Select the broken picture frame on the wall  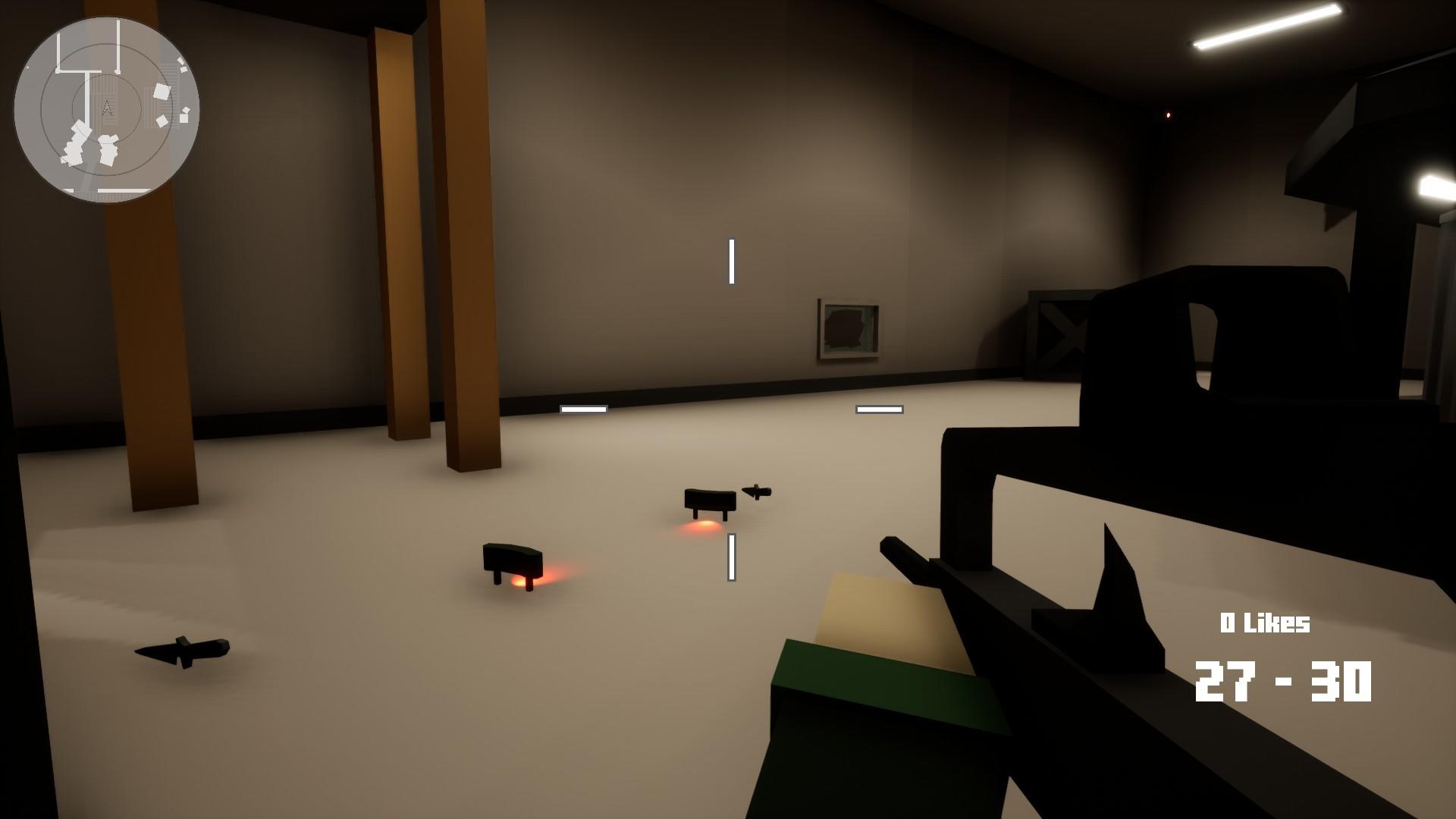pyautogui.click(x=846, y=329)
